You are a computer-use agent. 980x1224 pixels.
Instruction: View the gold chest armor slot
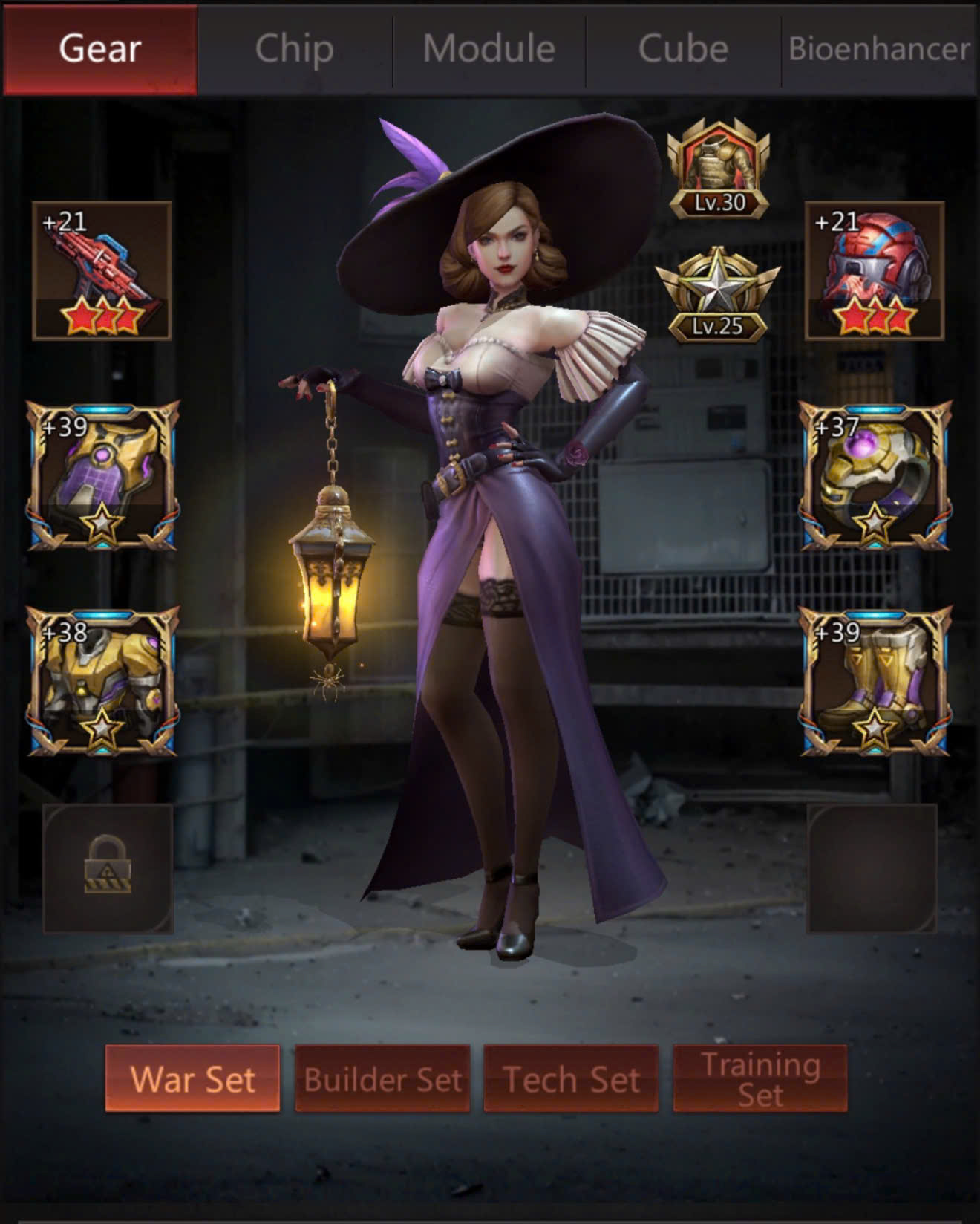102,680
